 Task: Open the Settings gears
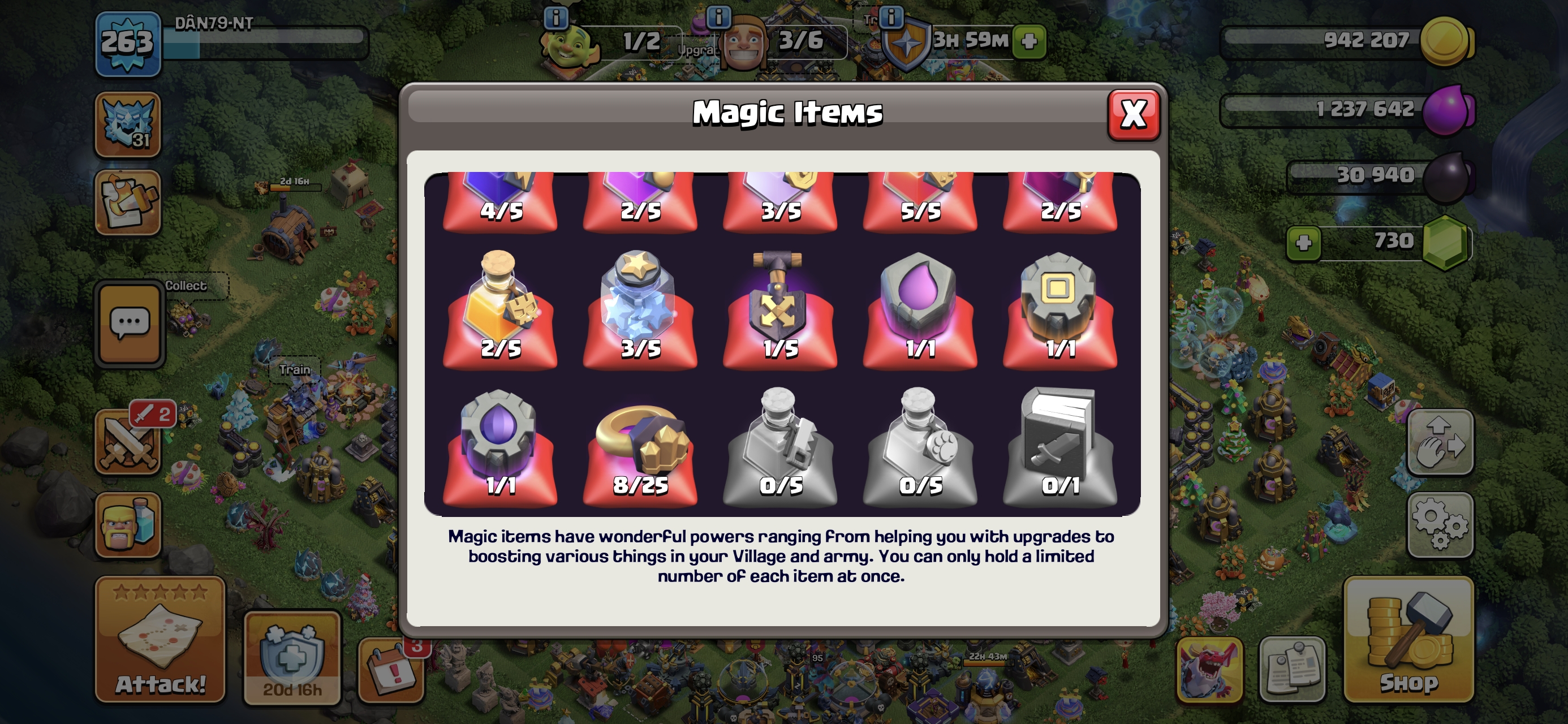coord(1440,525)
